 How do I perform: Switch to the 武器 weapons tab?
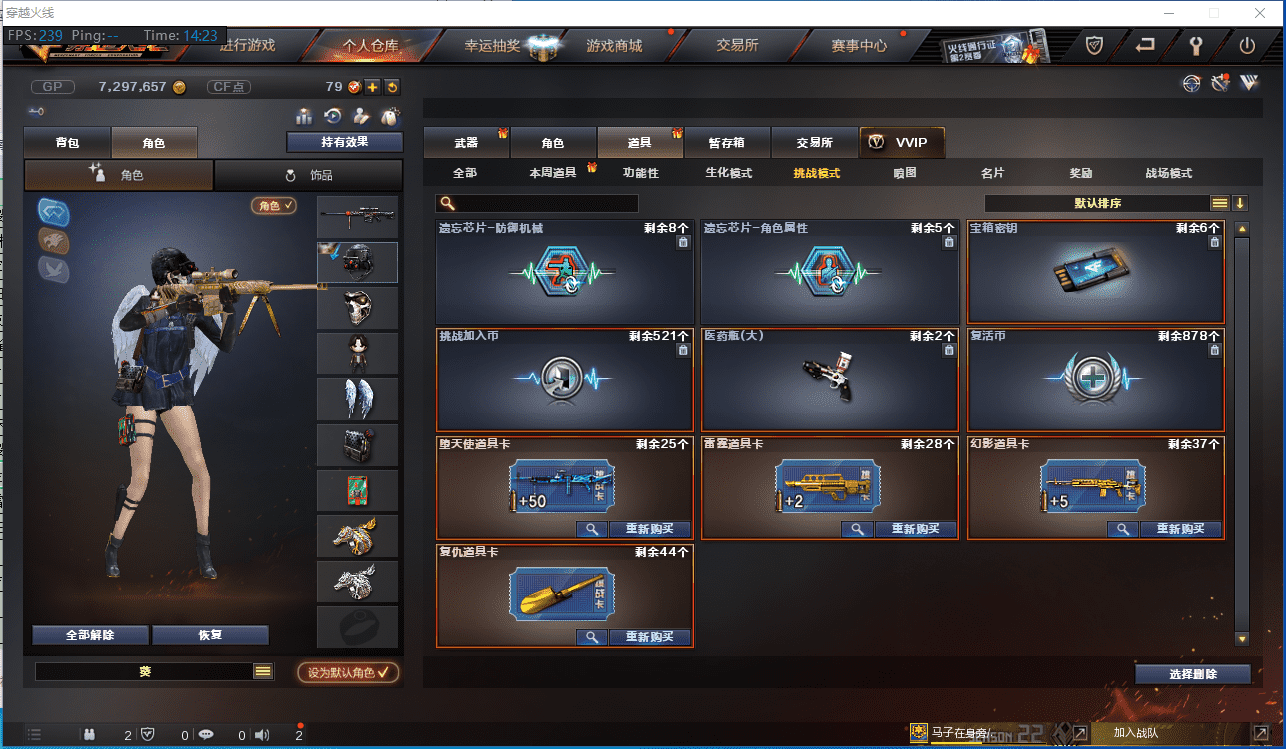pos(466,143)
